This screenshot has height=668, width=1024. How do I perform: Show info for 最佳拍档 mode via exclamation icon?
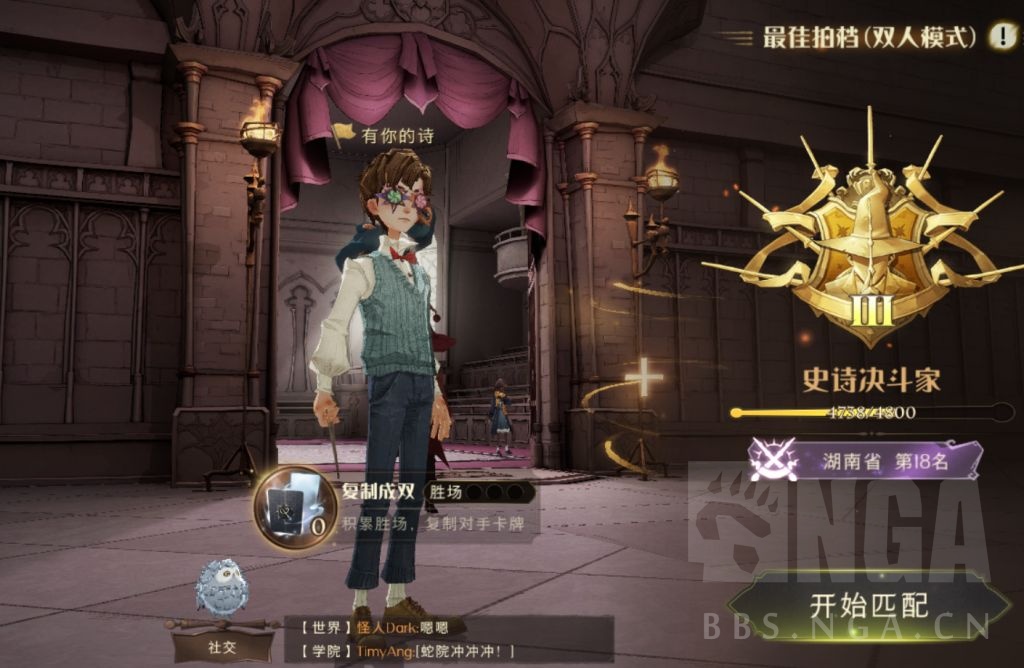(x=1002, y=37)
